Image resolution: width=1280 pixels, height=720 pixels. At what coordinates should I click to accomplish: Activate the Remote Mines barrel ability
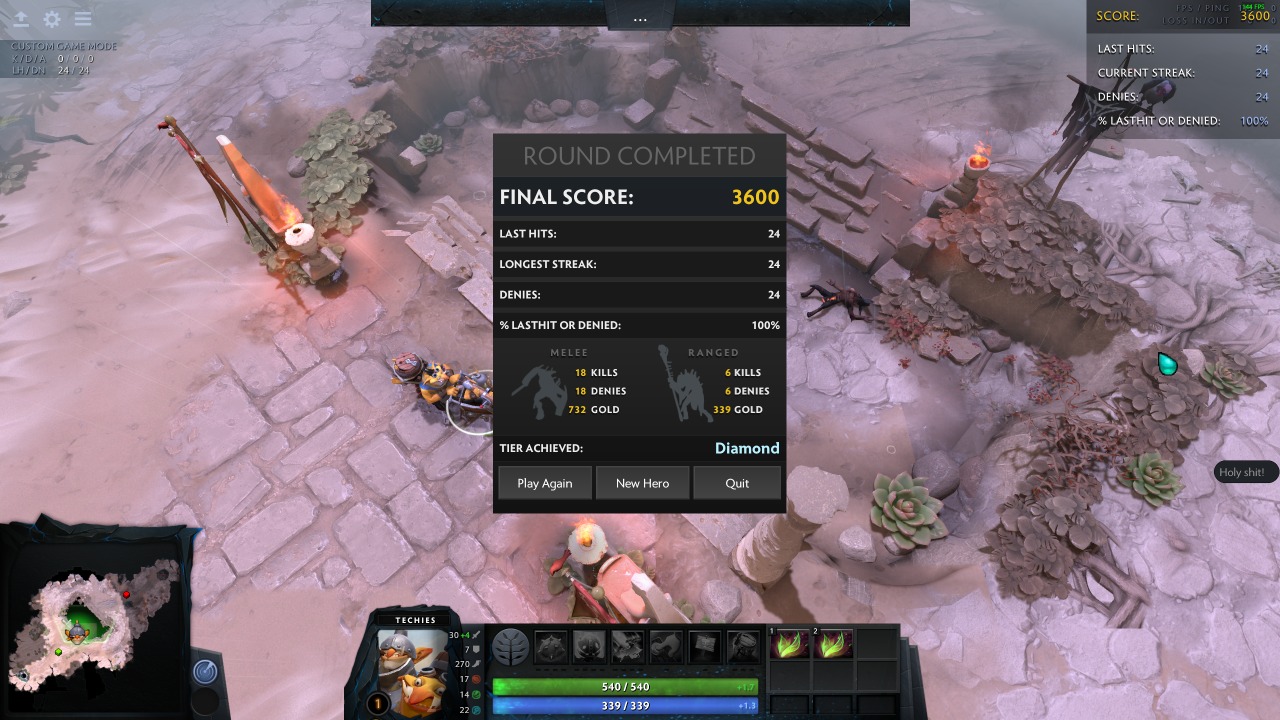[743, 647]
